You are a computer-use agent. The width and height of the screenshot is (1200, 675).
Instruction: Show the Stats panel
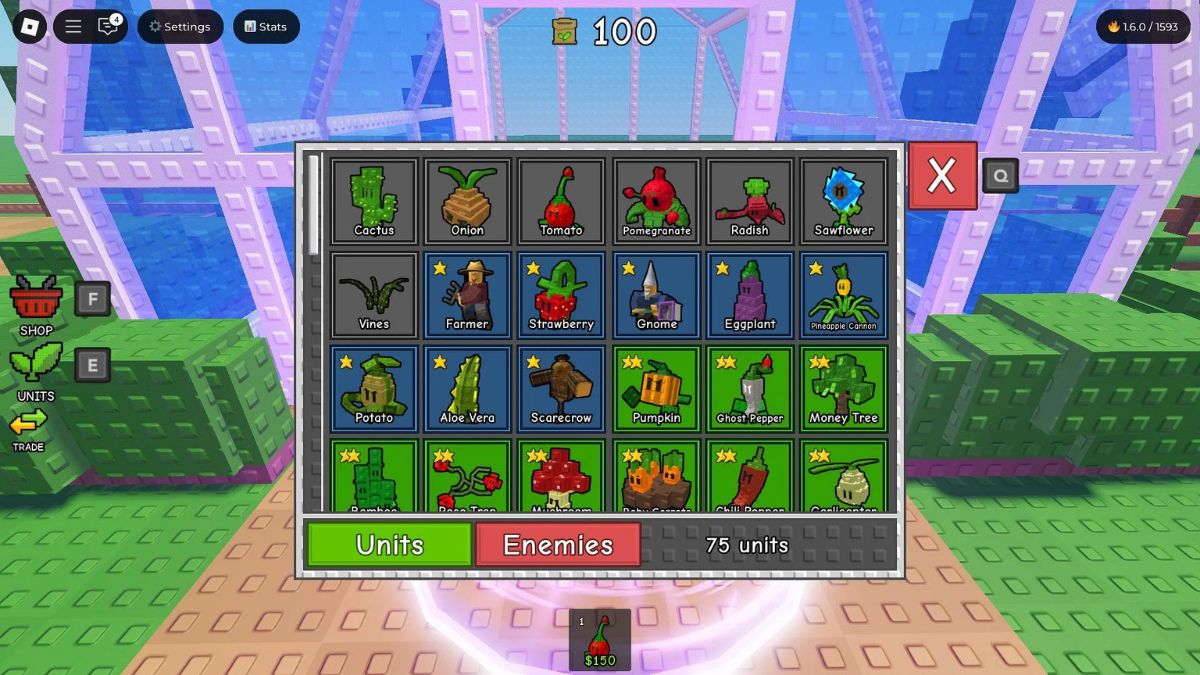tap(266, 27)
